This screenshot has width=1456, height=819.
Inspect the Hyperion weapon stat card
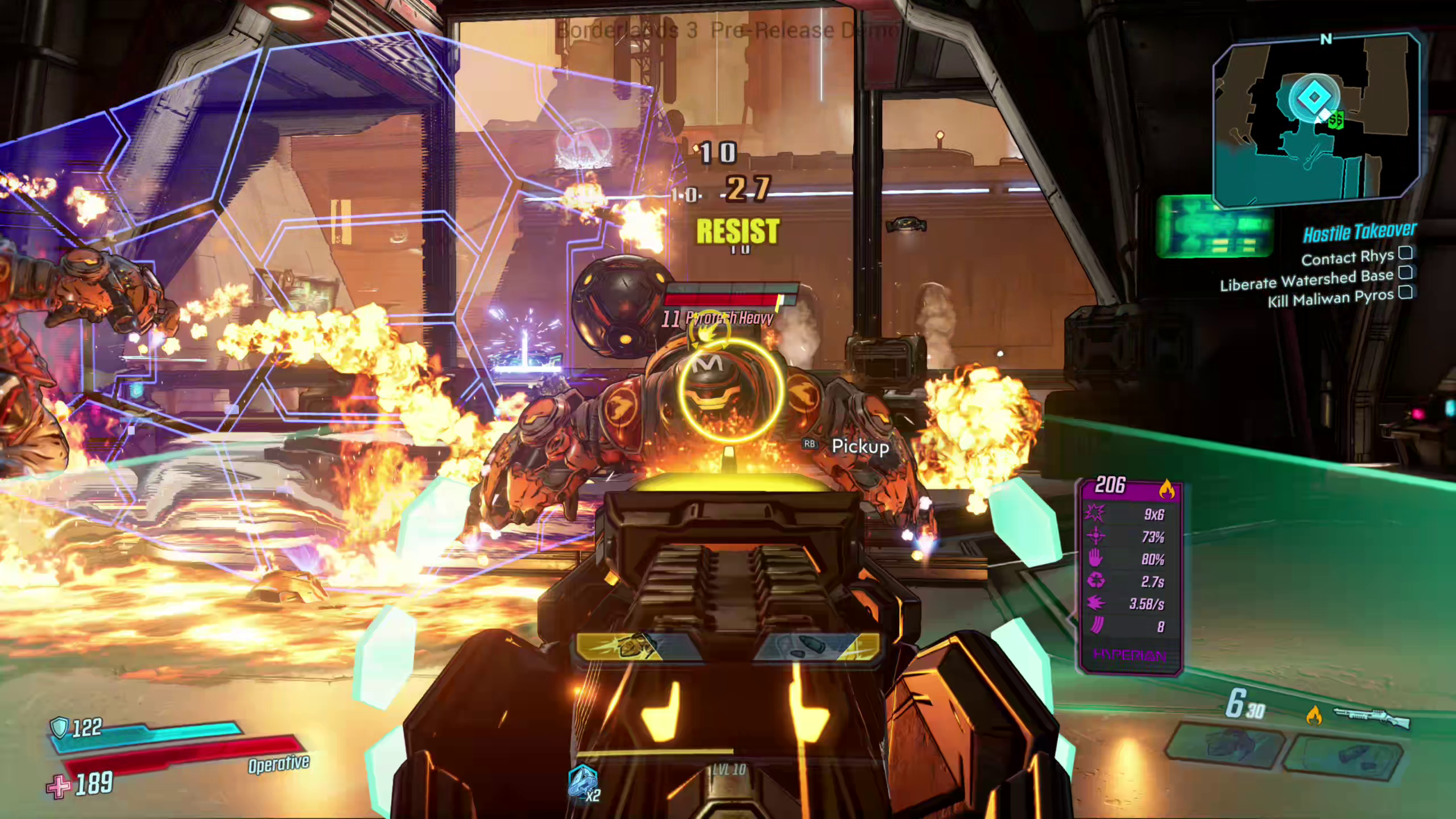(1131, 574)
